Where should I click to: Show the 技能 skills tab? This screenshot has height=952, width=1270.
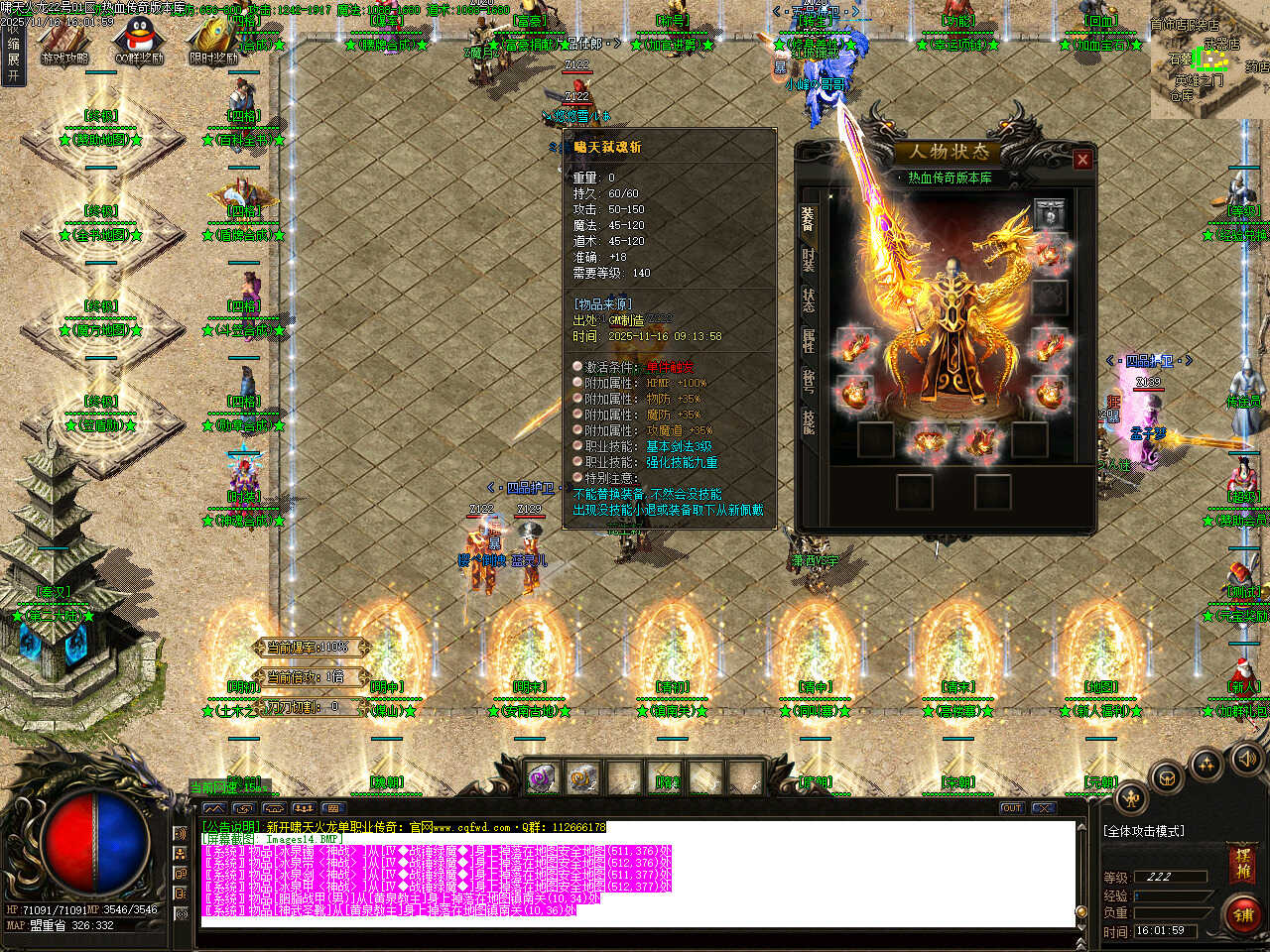click(809, 421)
